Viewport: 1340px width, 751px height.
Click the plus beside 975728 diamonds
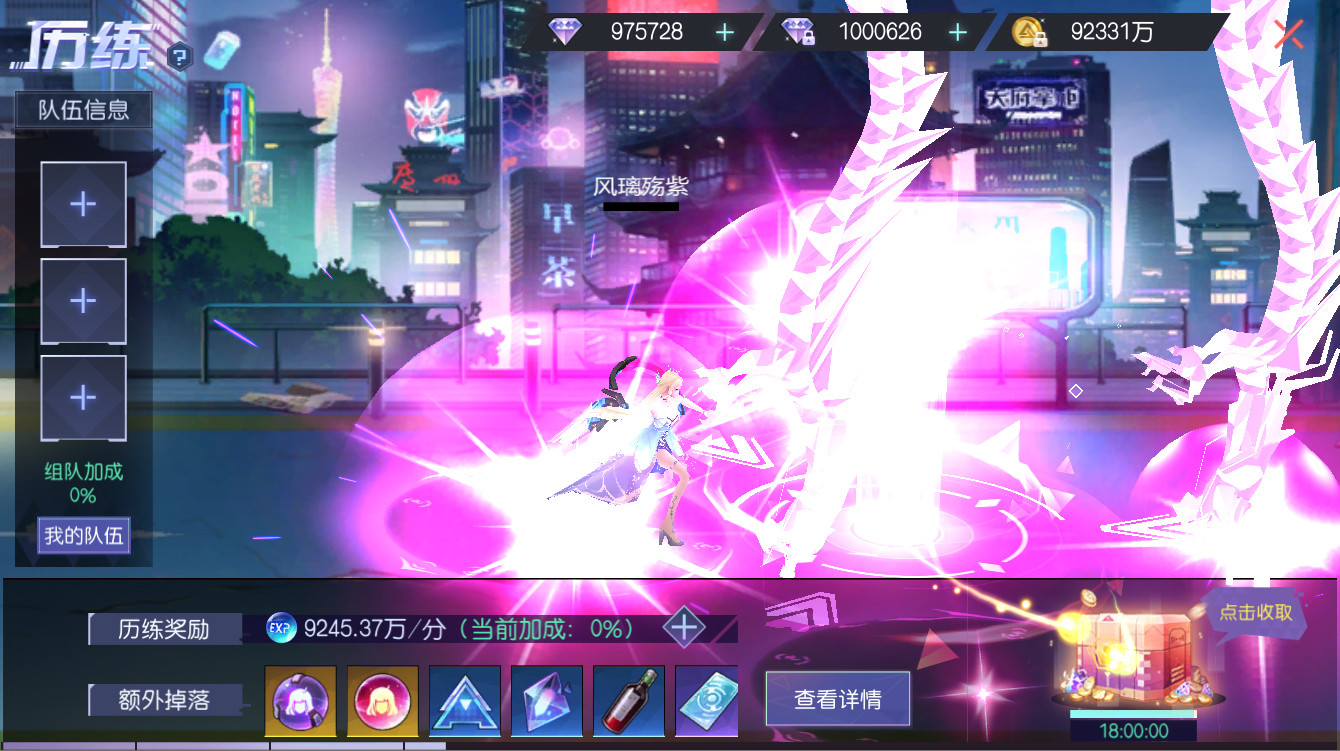[723, 31]
